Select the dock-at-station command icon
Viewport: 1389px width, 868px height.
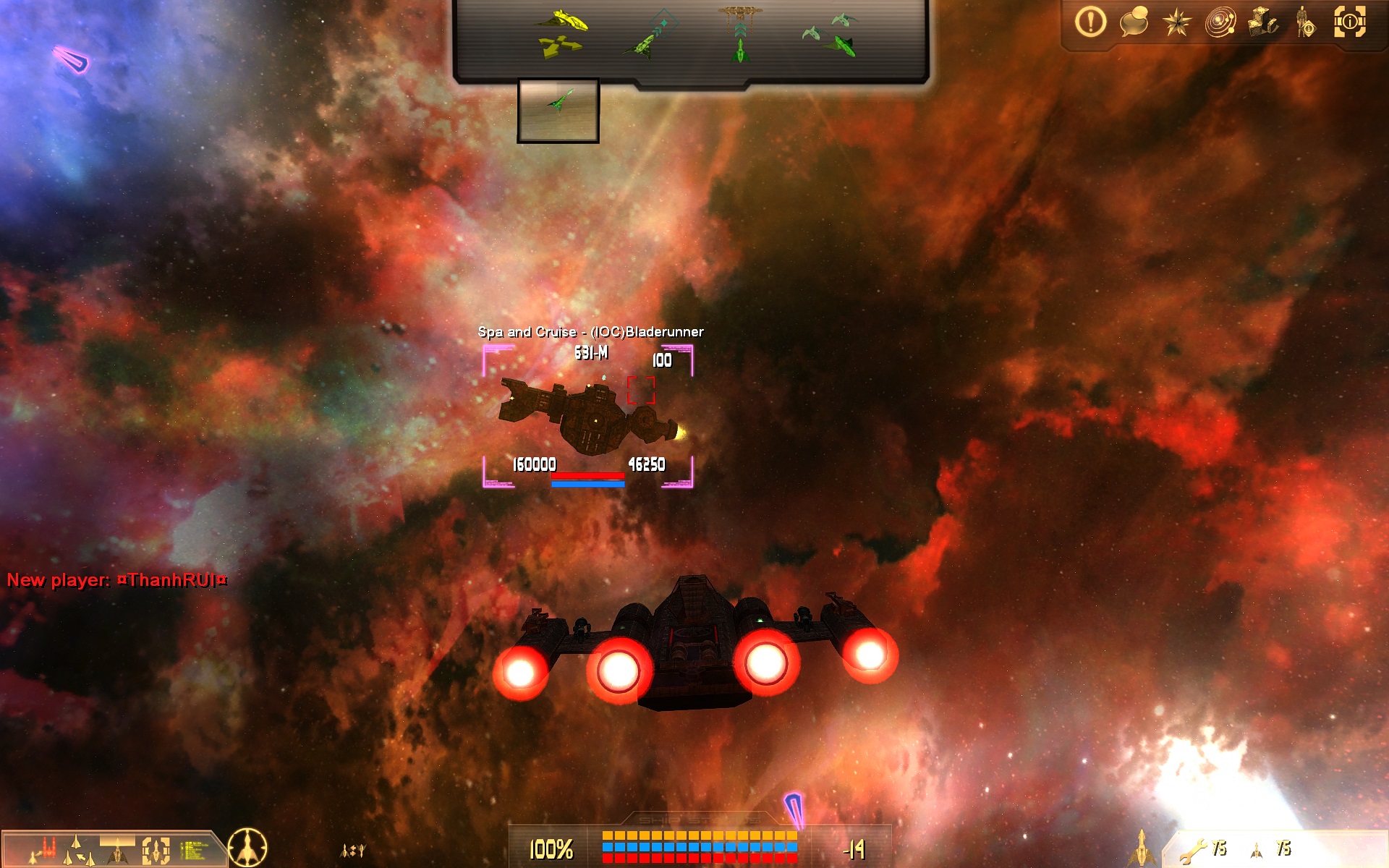(740, 33)
